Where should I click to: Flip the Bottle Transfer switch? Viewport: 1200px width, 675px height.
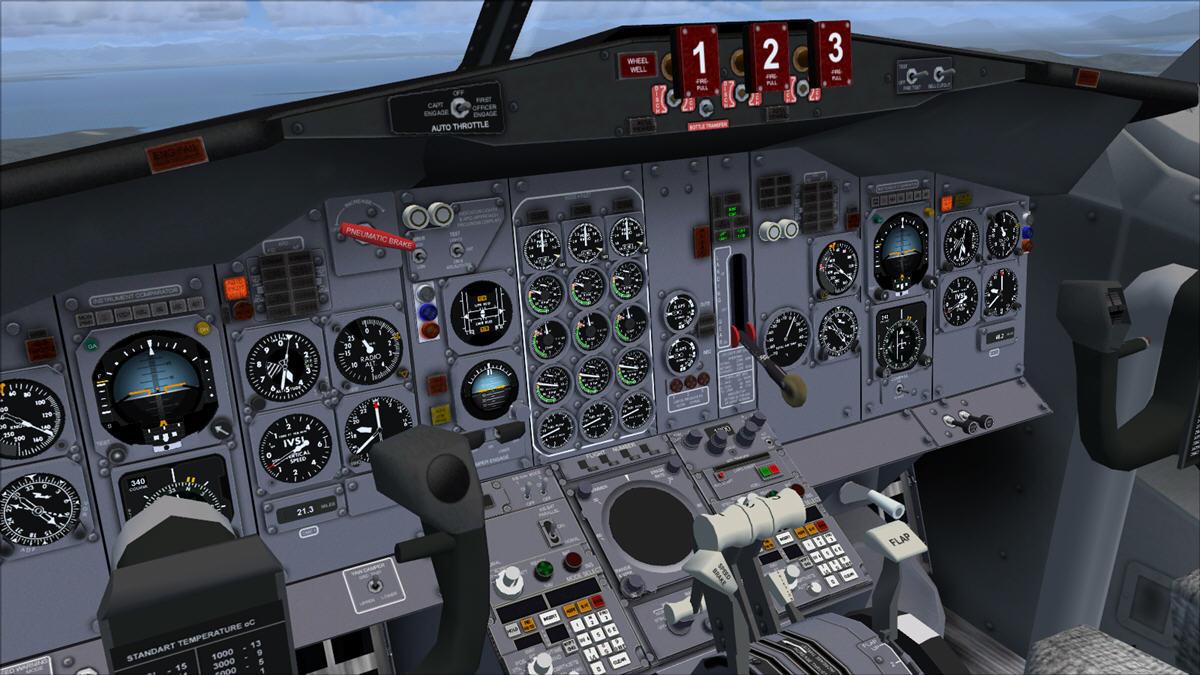[707, 108]
